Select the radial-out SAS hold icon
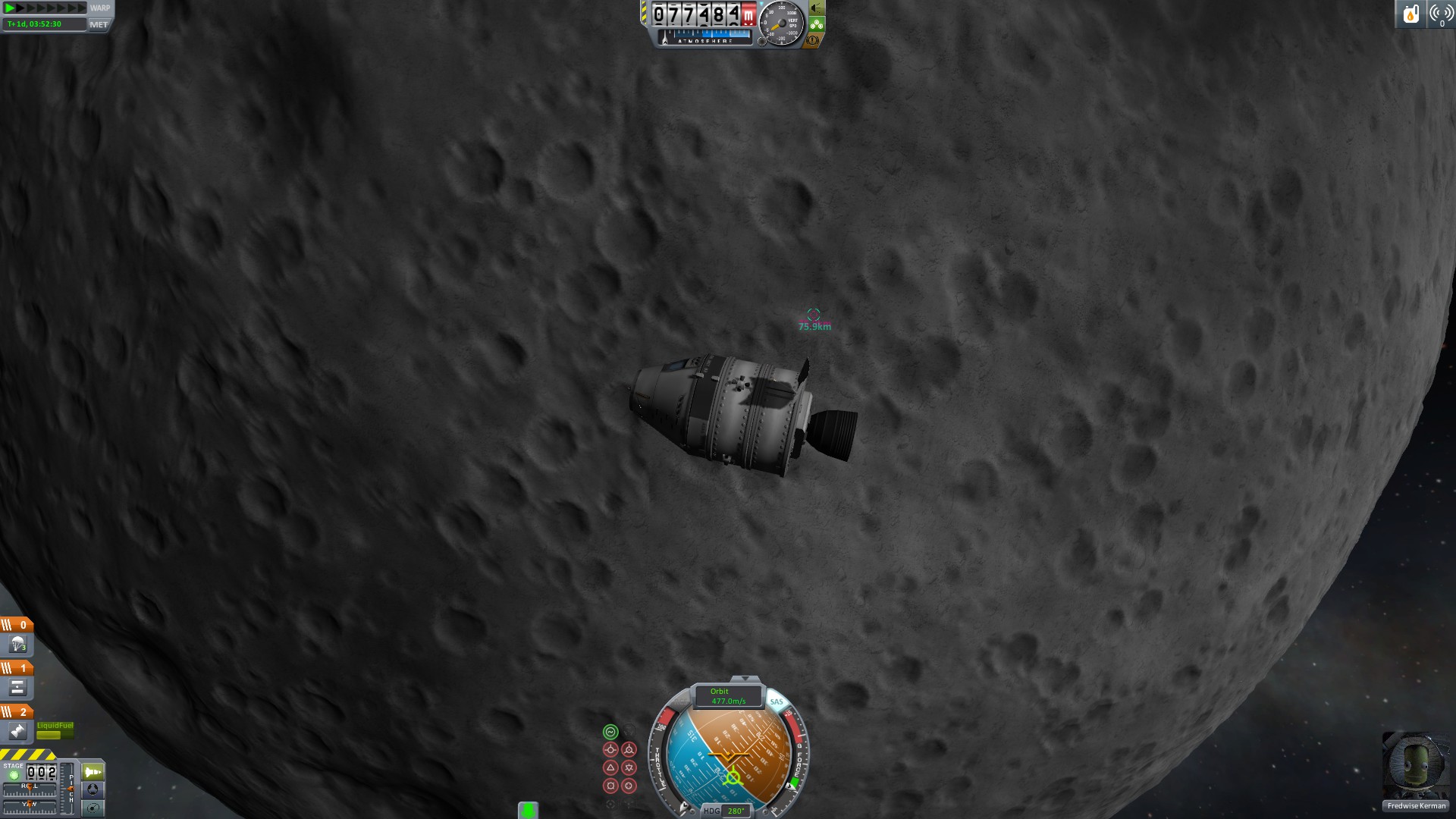1456x819 pixels. (629, 786)
